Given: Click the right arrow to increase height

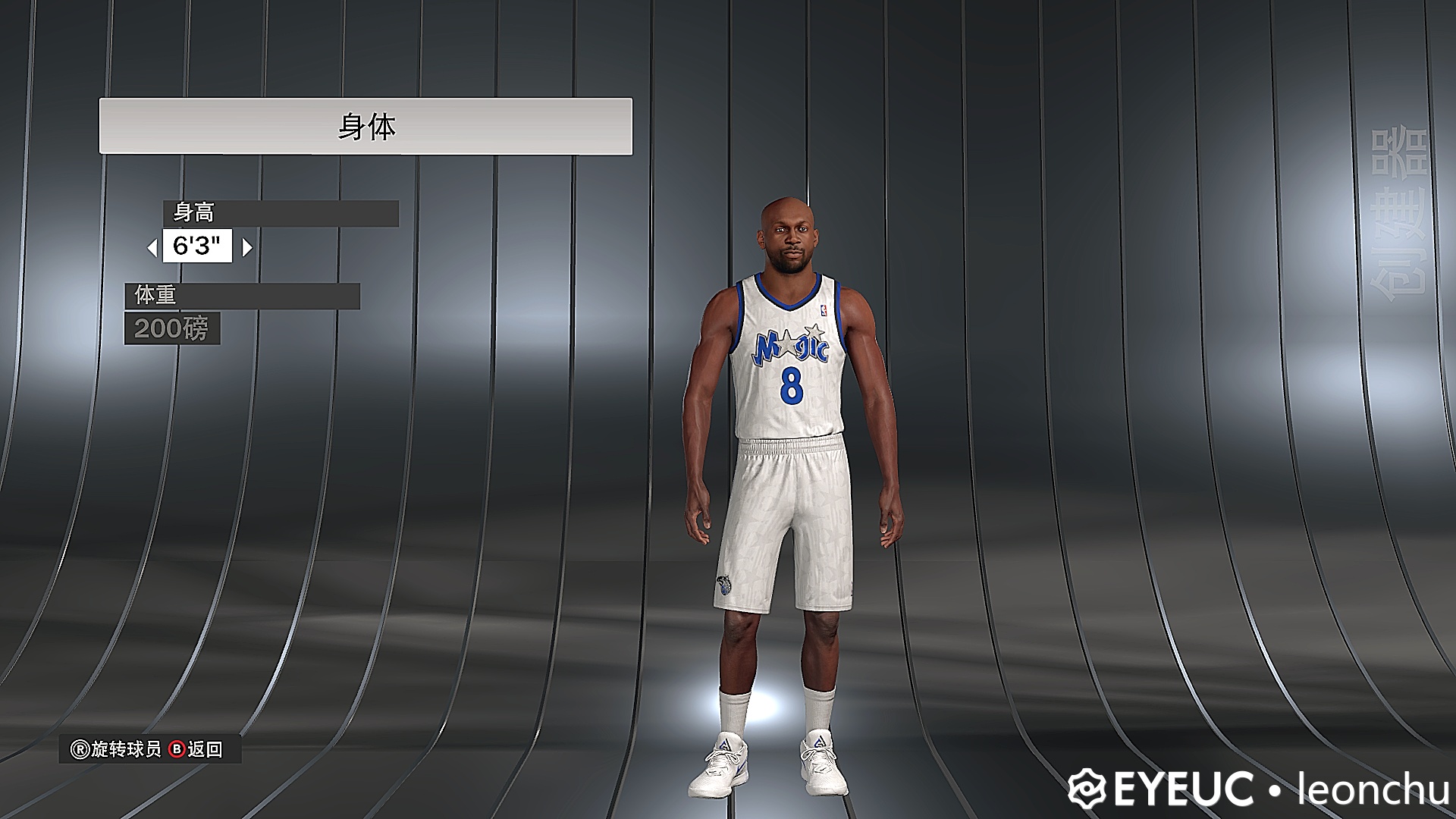Looking at the screenshot, I should click(246, 246).
